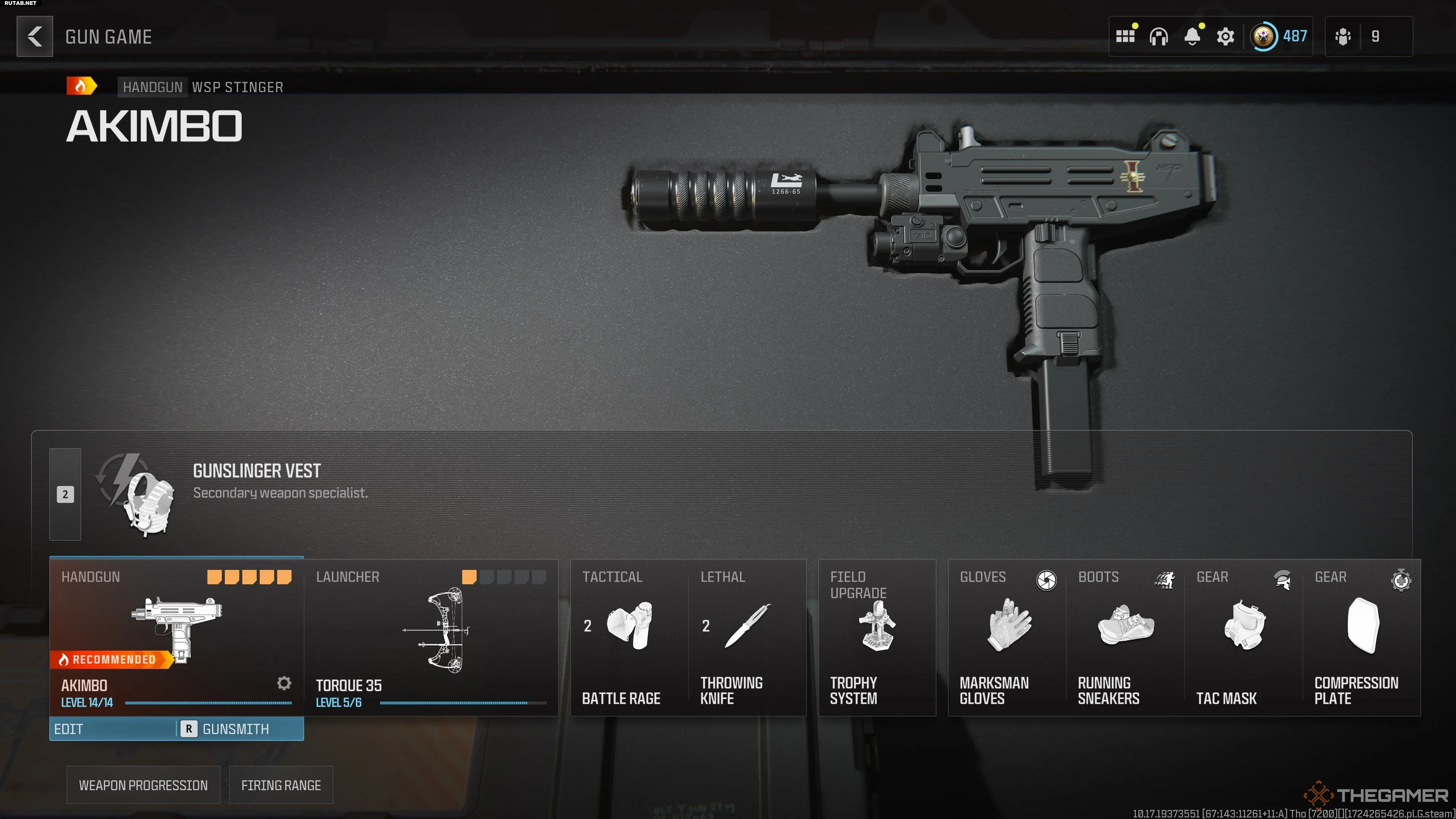Viewport: 1456px width, 819px height.
Task: Open the party members panel
Action: (1368, 37)
